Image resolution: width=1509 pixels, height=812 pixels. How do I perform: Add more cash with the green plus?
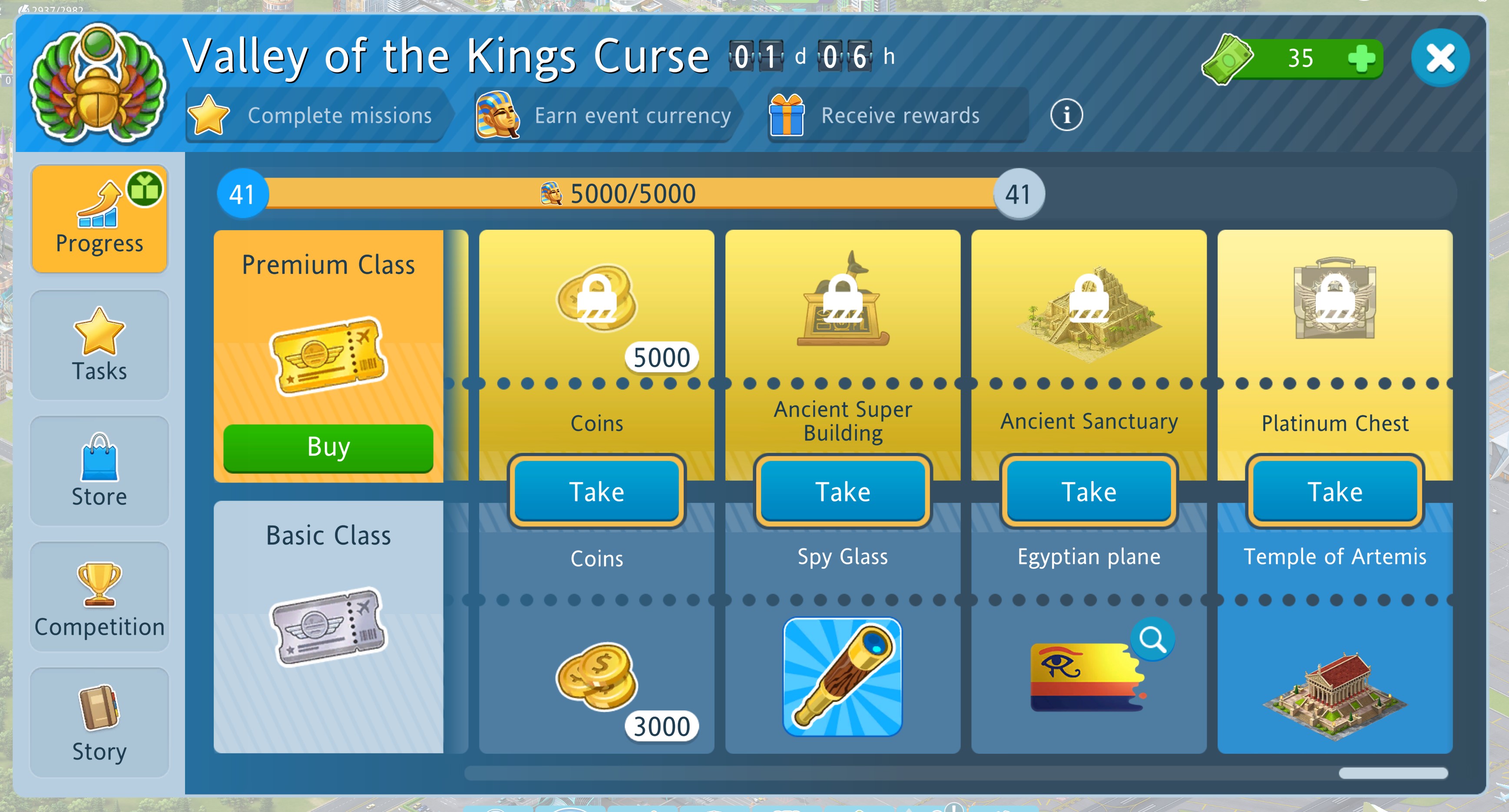tap(1361, 59)
